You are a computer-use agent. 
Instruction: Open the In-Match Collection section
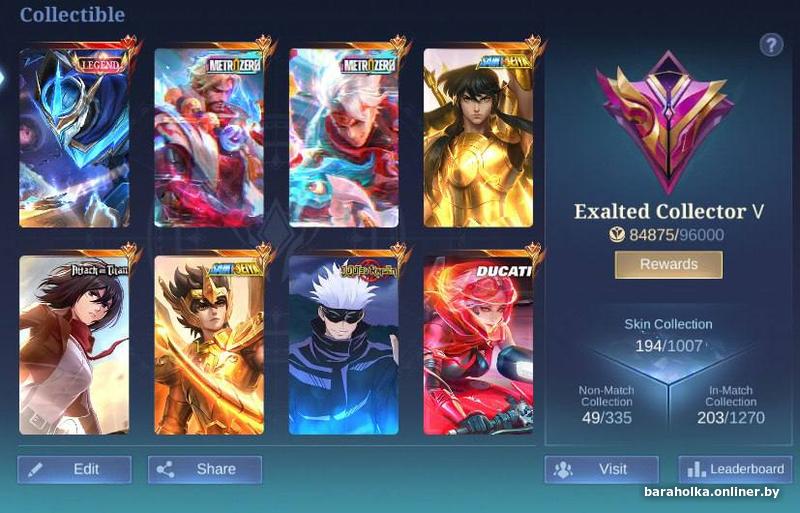click(x=730, y=403)
